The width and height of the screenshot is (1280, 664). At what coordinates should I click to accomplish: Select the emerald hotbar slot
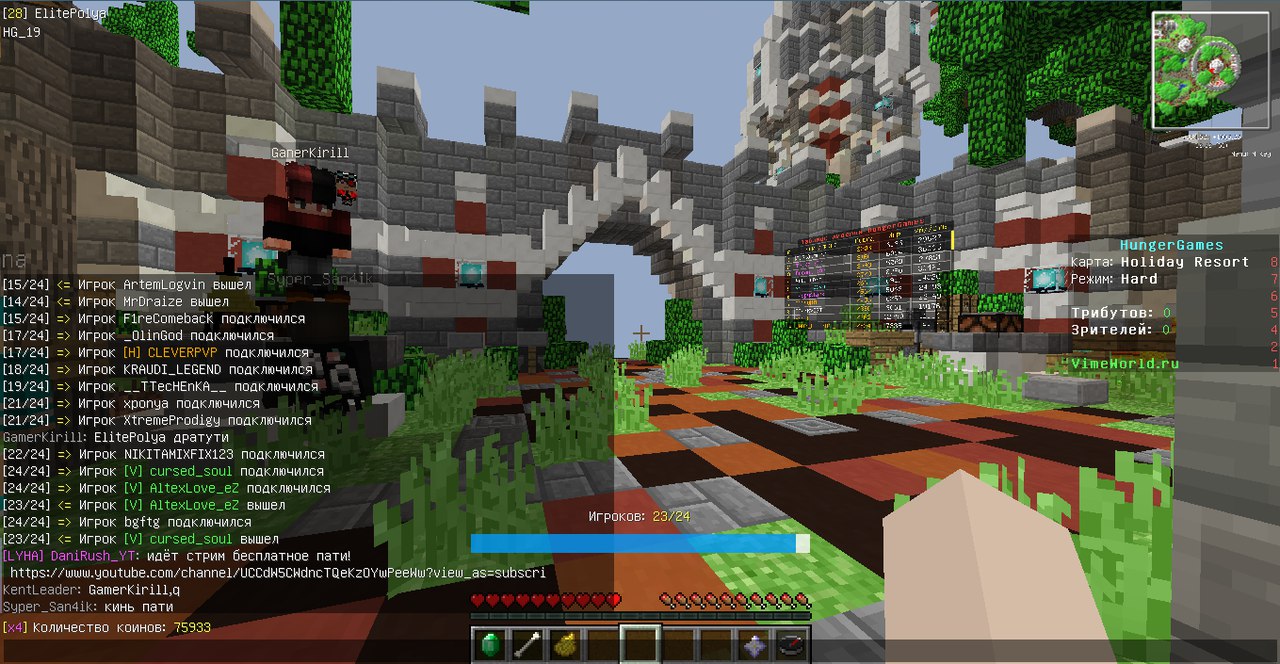point(490,645)
